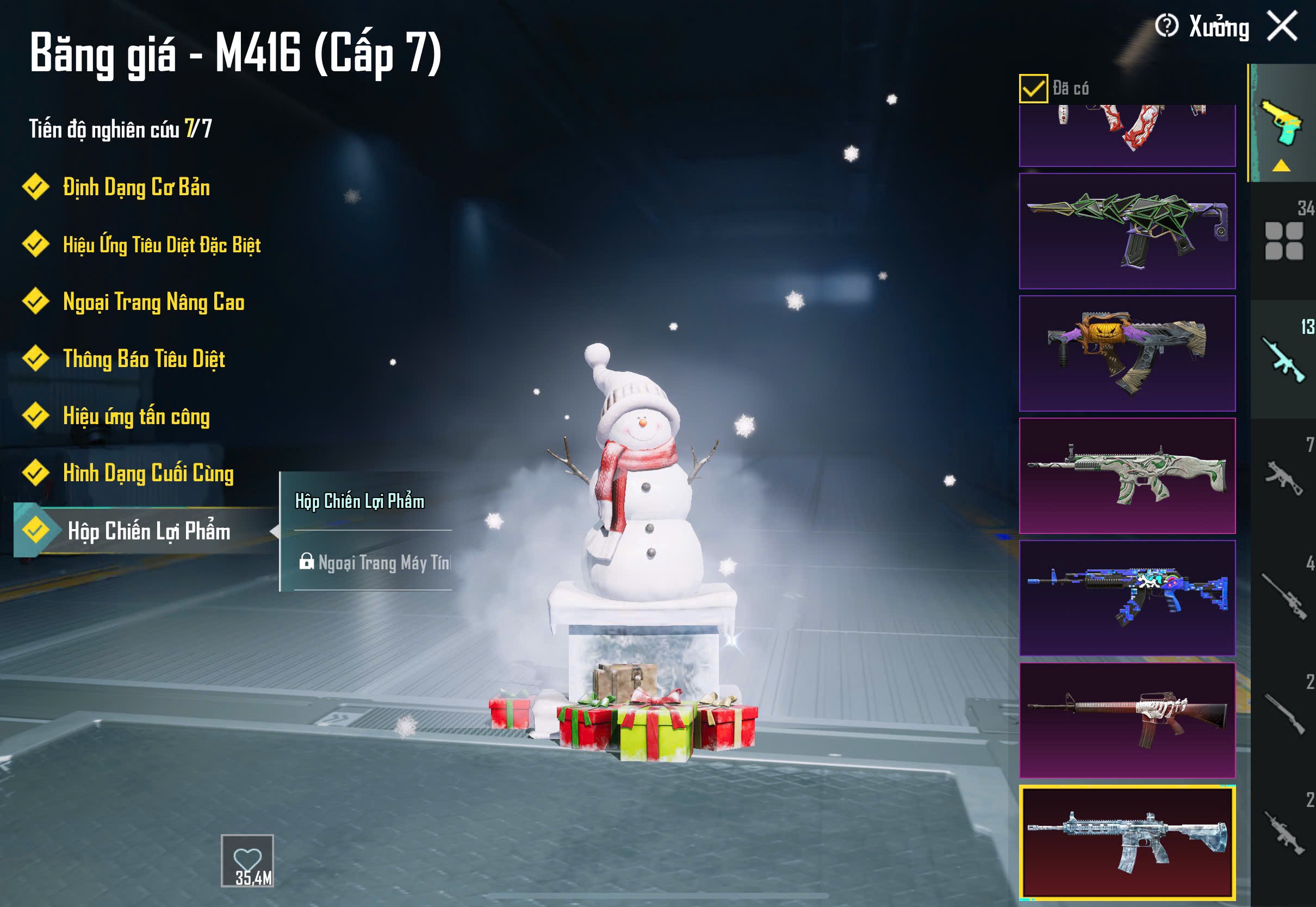Choose Hiệu Ứng Tiêu Diệt Đặc Biệt
The image size is (1316, 907).
(162, 245)
